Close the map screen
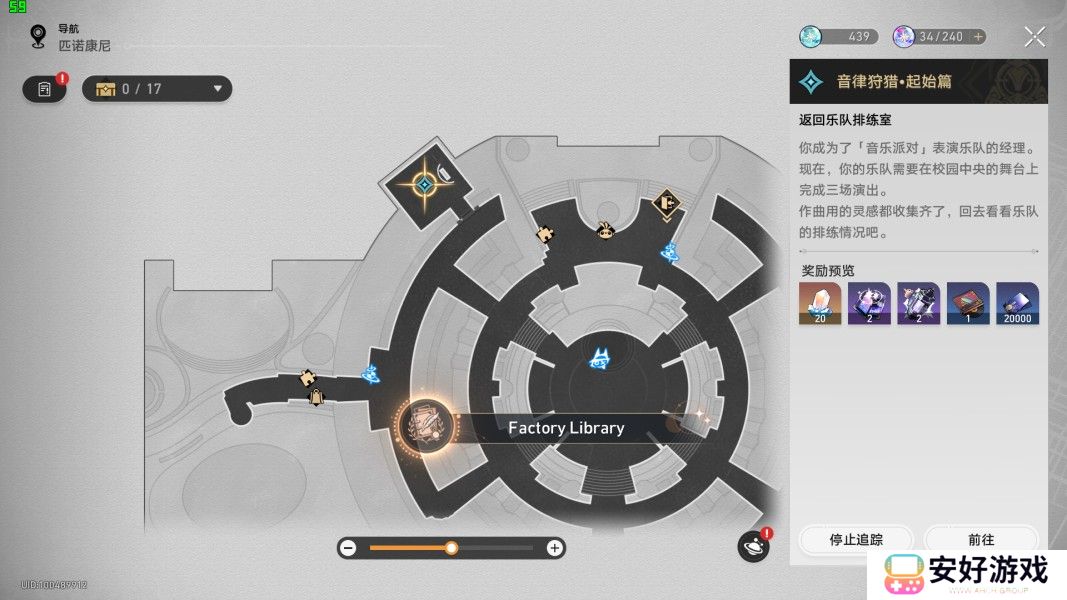The image size is (1067, 600). (x=1035, y=38)
